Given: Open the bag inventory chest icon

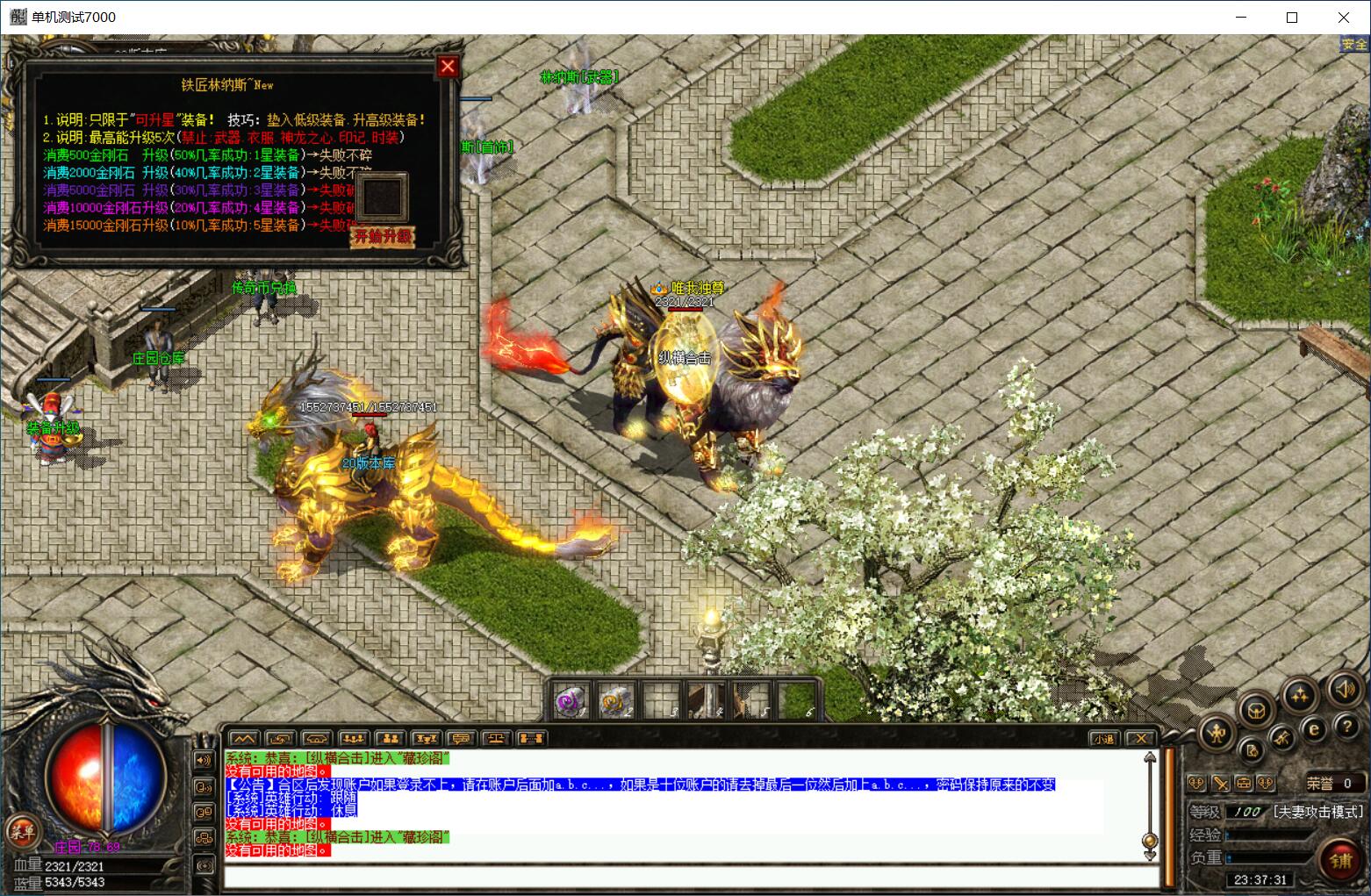Looking at the screenshot, I should [1257, 709].
